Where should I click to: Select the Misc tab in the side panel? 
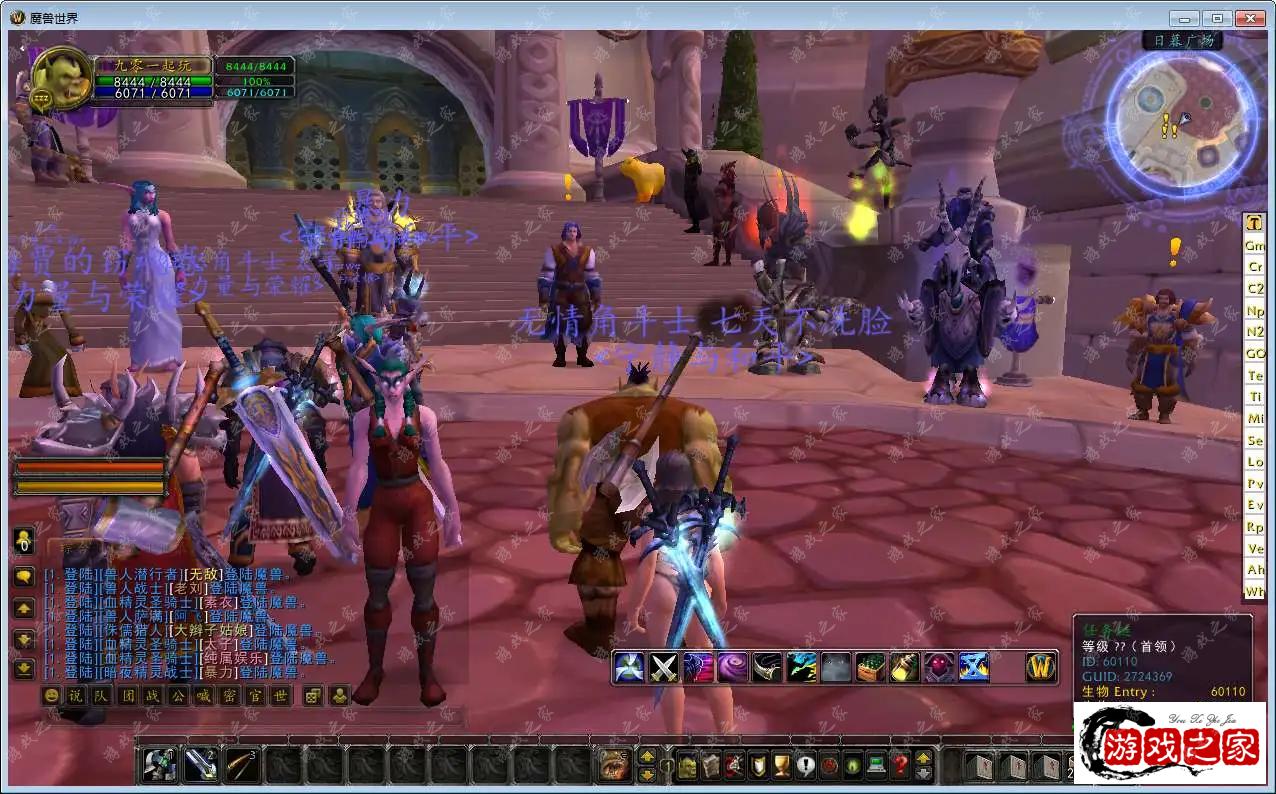(1255, 419)
